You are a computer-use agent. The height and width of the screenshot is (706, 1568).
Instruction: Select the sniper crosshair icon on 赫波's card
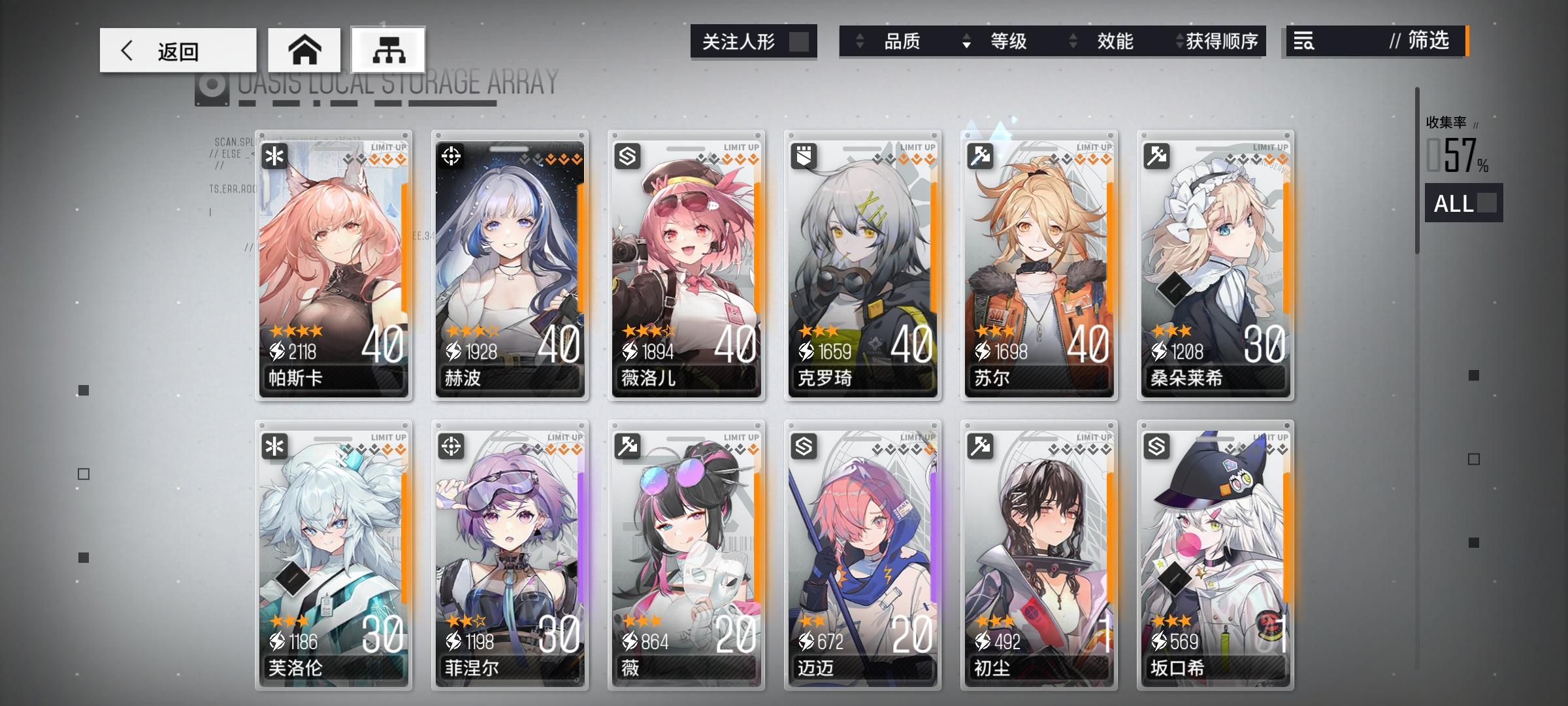pyautogui.click(x=452, y=154)
